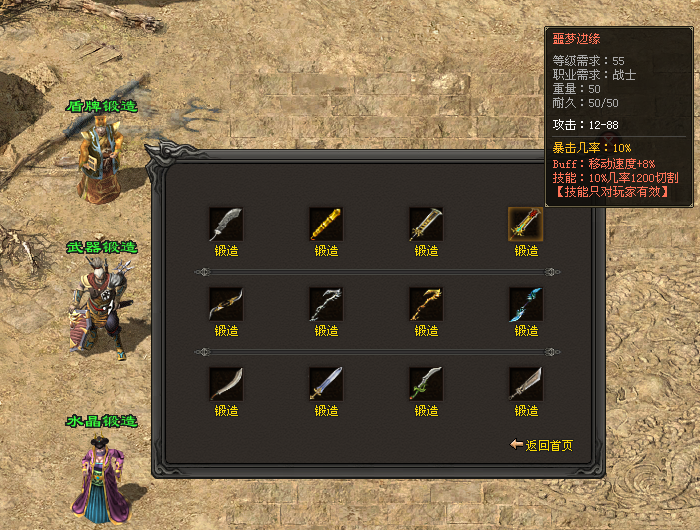Image resolution: width=700 pixels, height=530 pixels.
Task: Click 锻造 under the golden rod weapon
Action: tap(326, 251)
